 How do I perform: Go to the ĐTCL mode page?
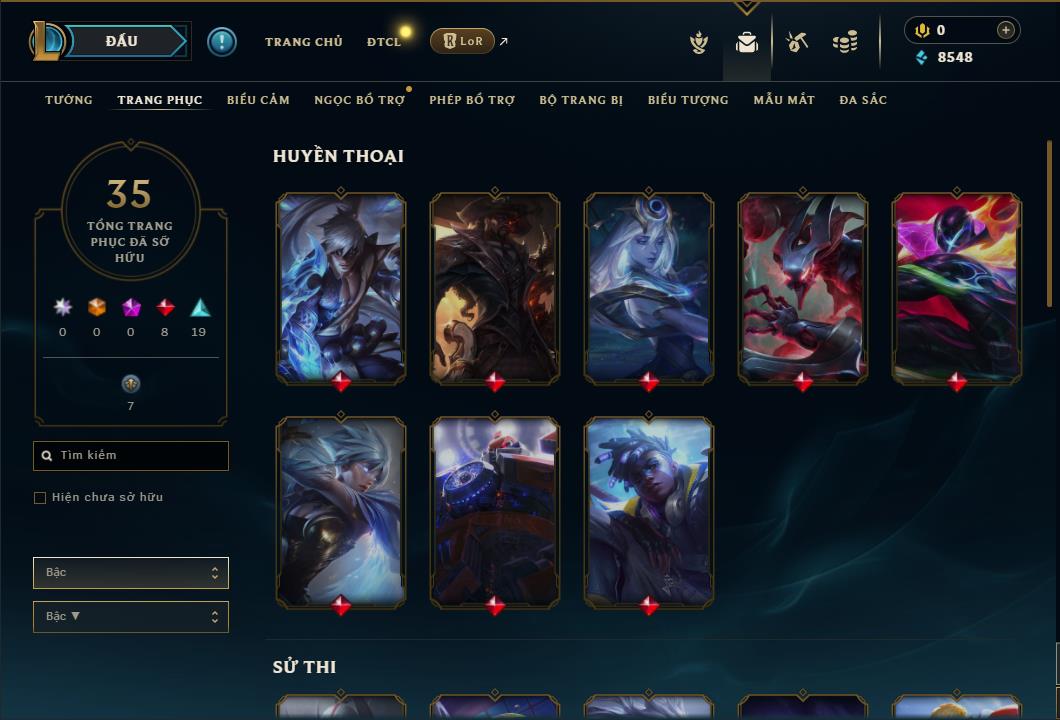click(384, 42)
